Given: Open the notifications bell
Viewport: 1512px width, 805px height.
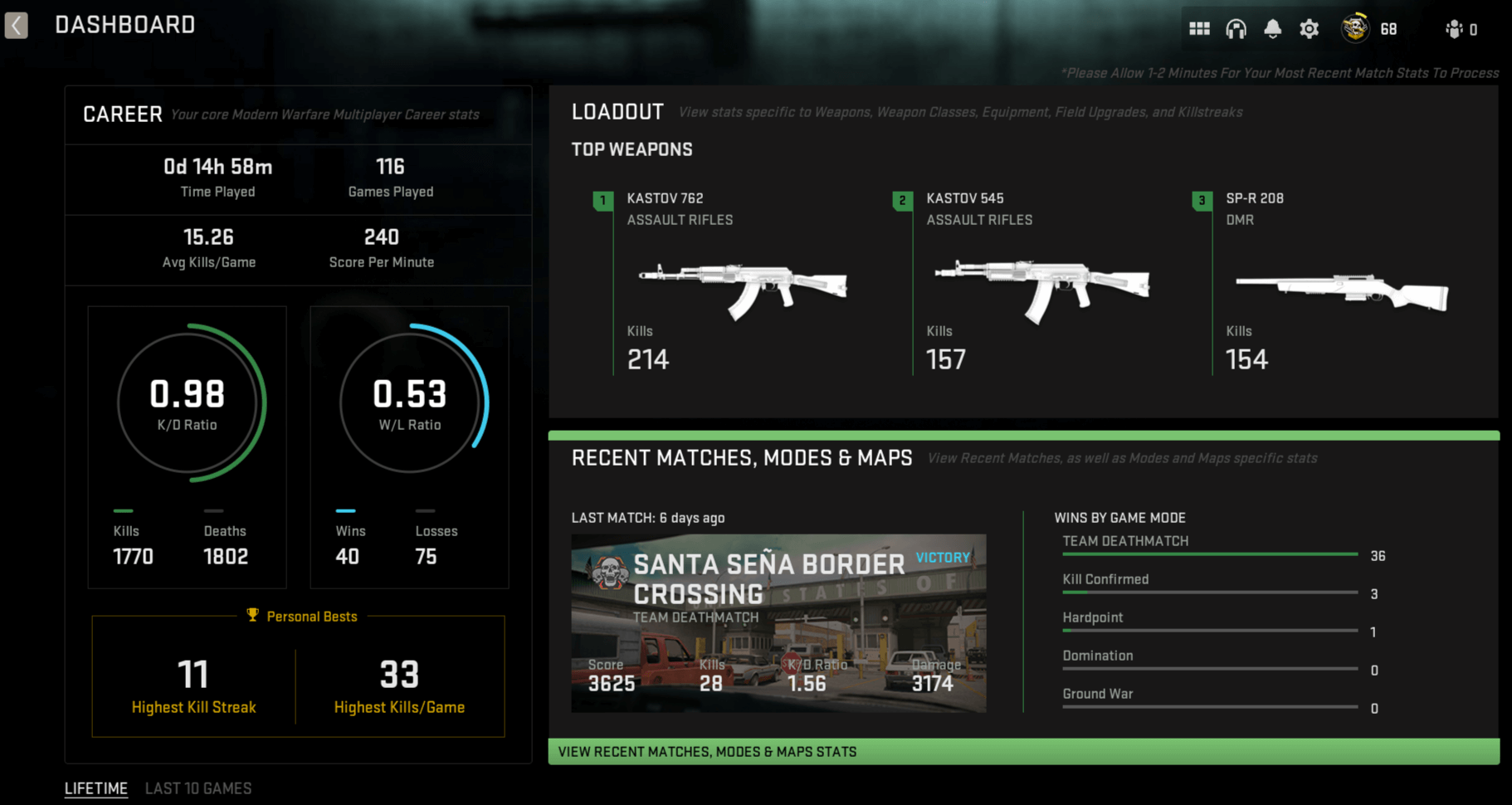Looking at the screenshot, I should (x=1272, y=27).
